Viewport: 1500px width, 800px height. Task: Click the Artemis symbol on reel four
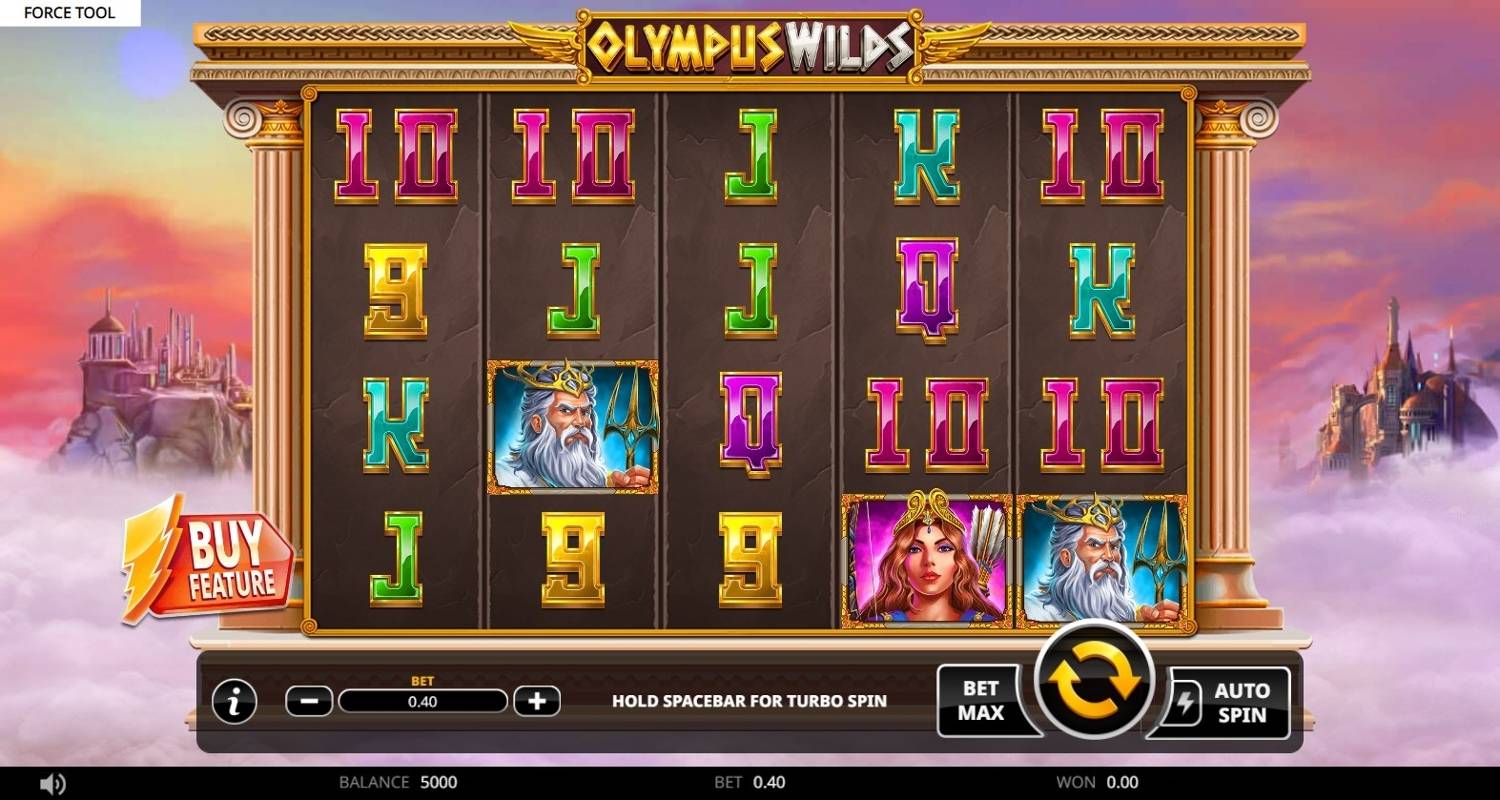pos(925,560)
